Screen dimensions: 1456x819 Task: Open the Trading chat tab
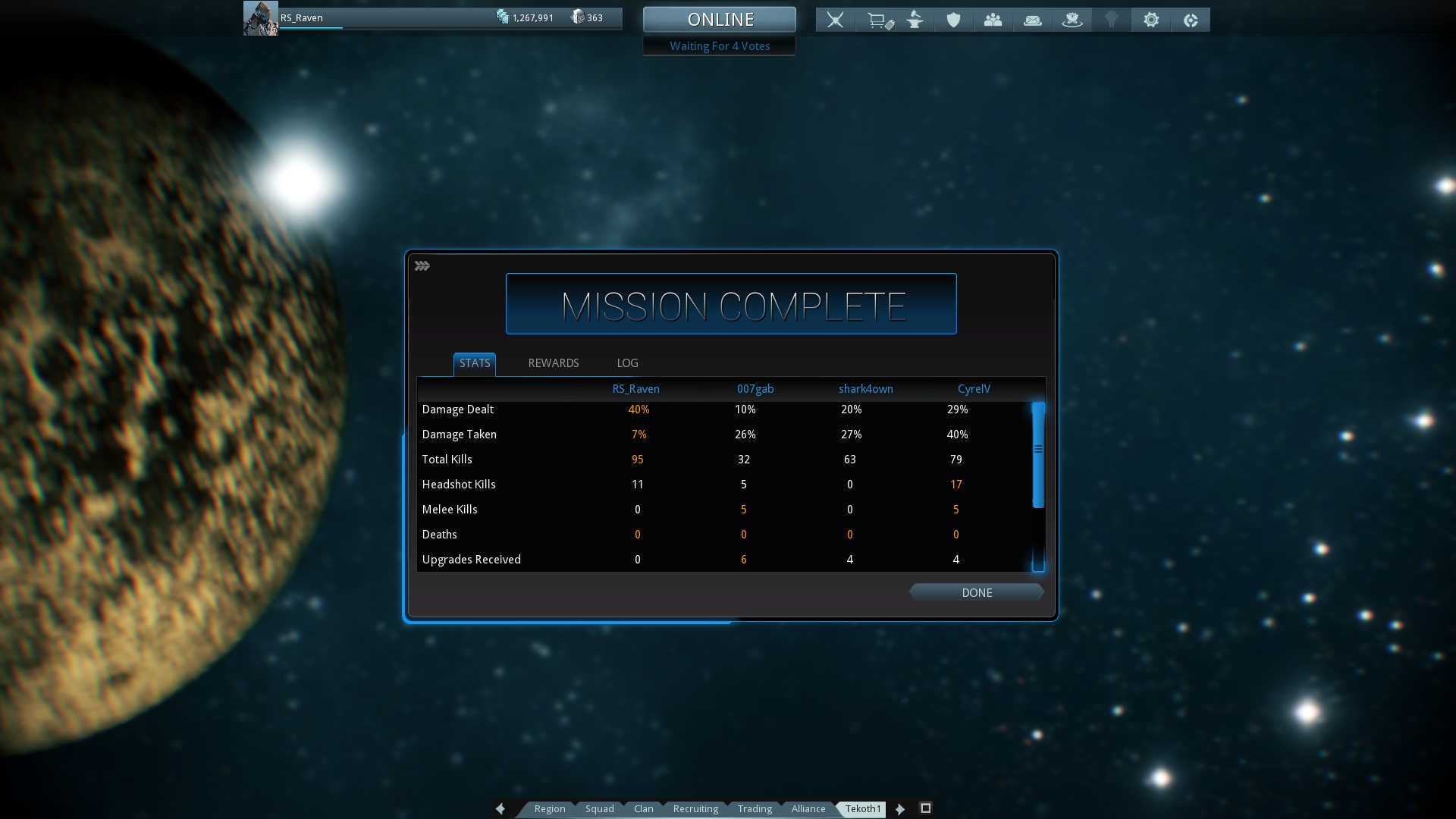point(755,809)
